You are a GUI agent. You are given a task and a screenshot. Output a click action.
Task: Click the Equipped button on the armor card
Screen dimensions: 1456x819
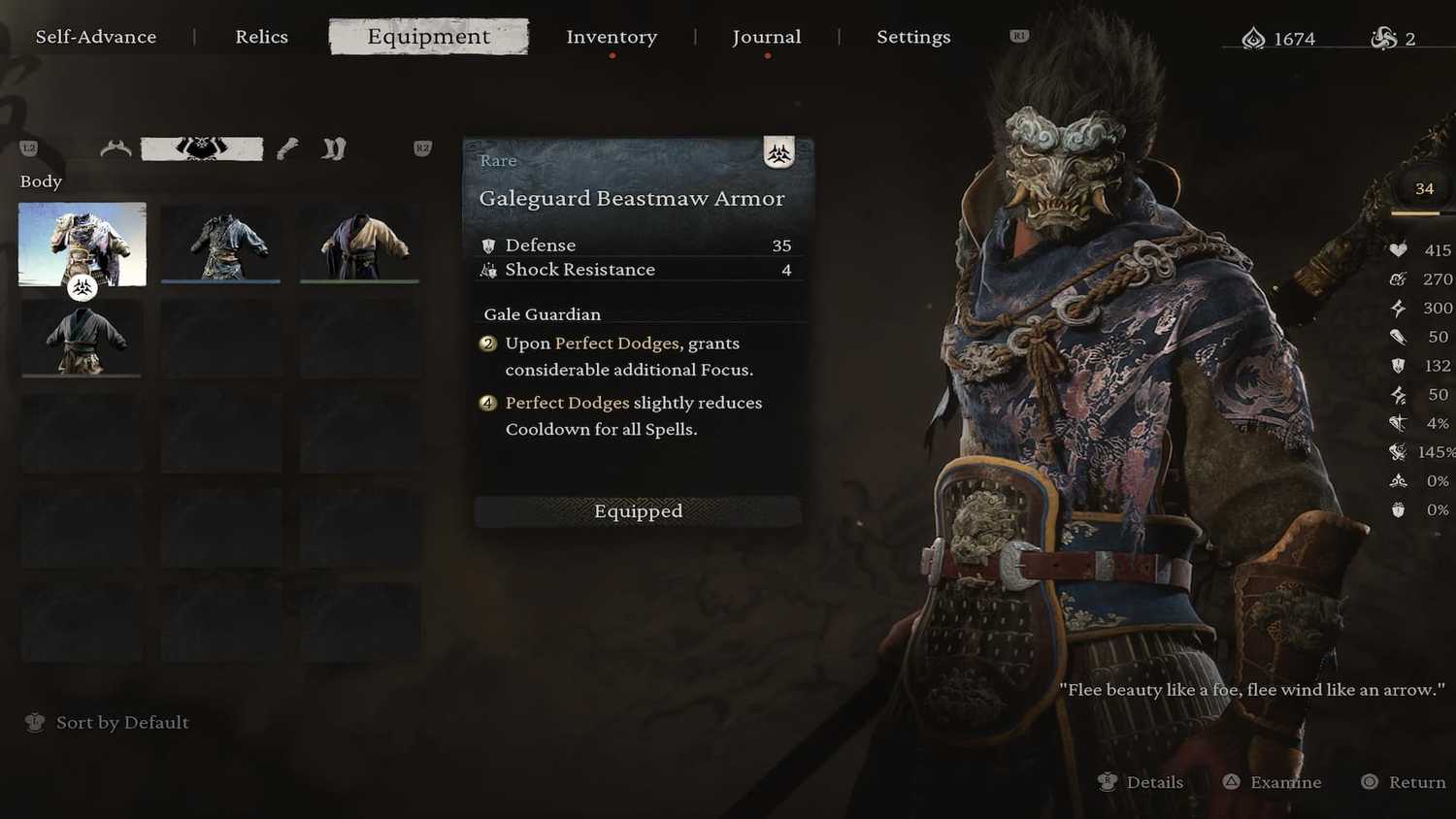638,511
